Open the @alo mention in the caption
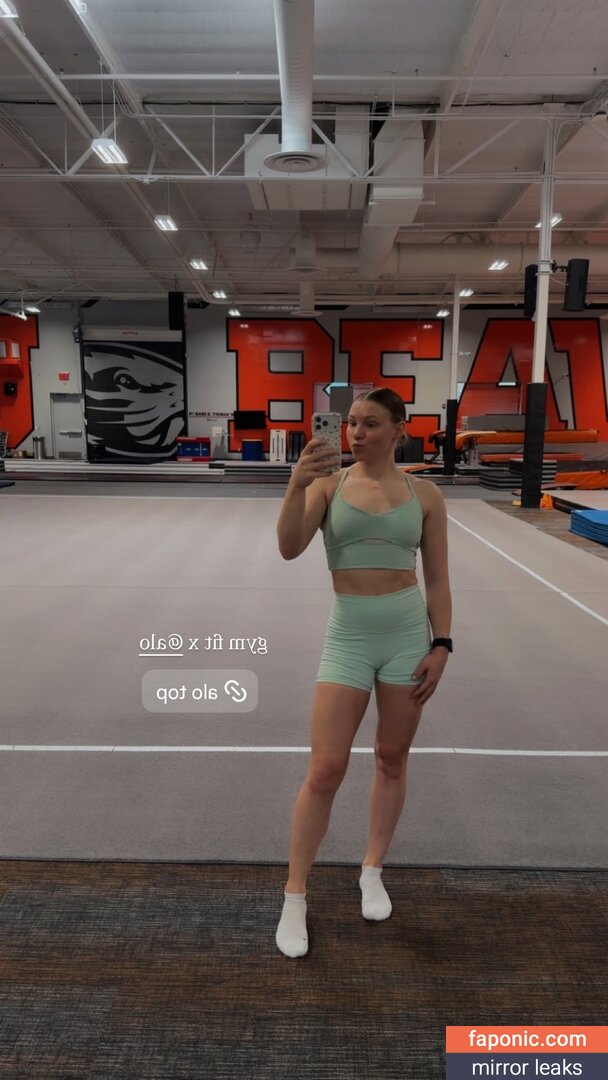Screen dimensions: 608x1080 [161, 644]
